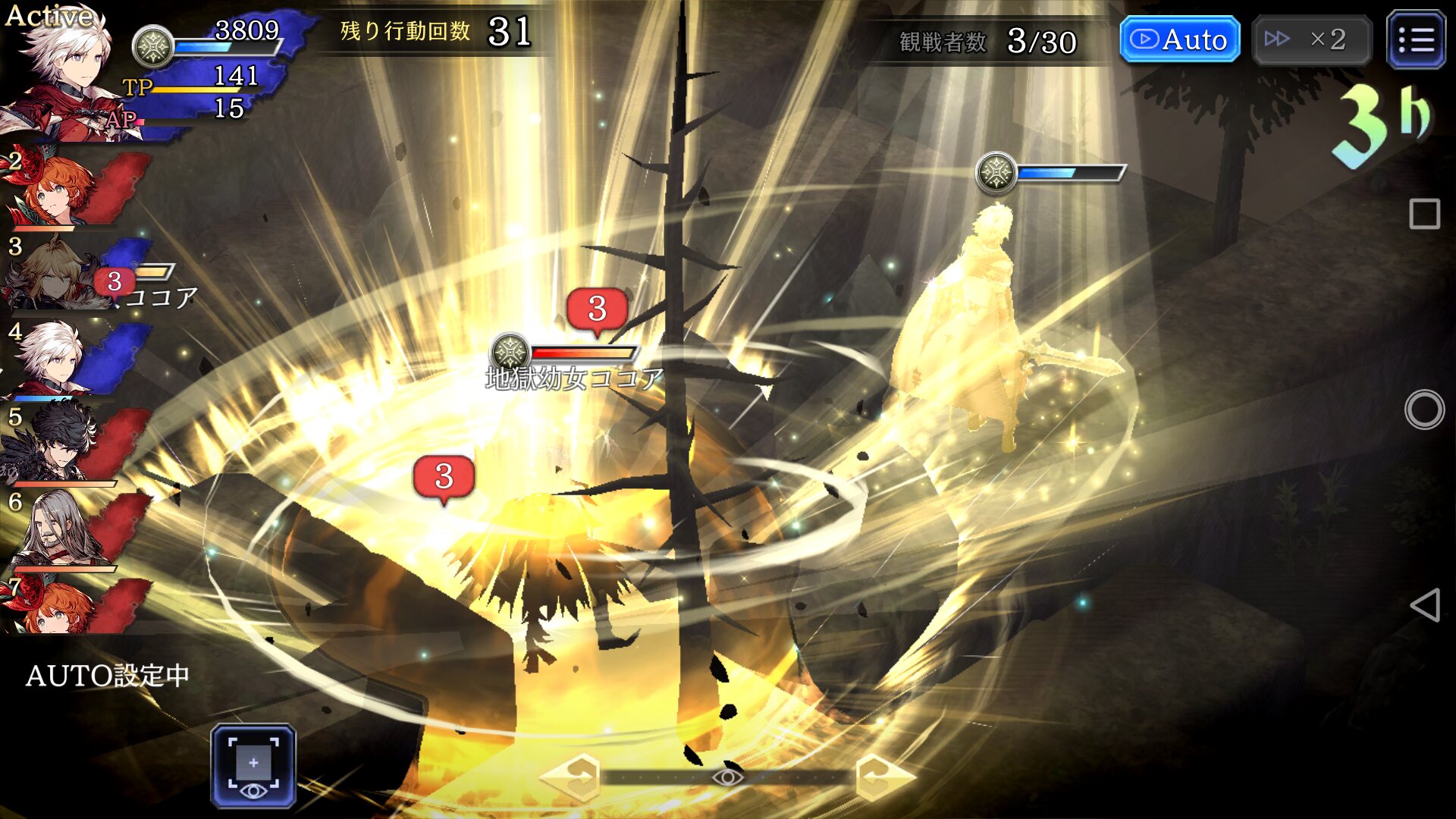Rotate camera with the left arrow button

(570, 777)
